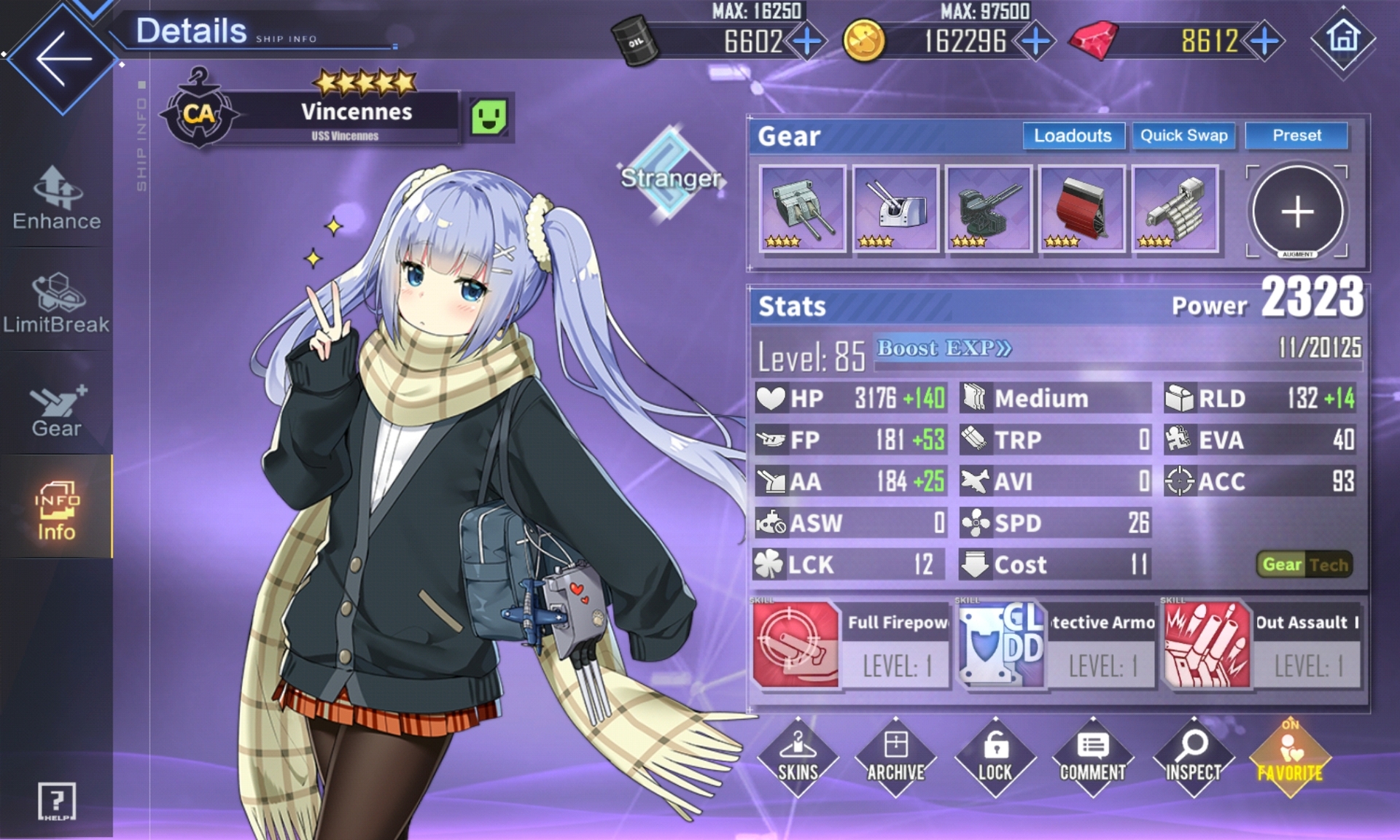Click Boost EXP link
Screen dimensions: 1400x840
pyautogui.click(x=944, y=349)
